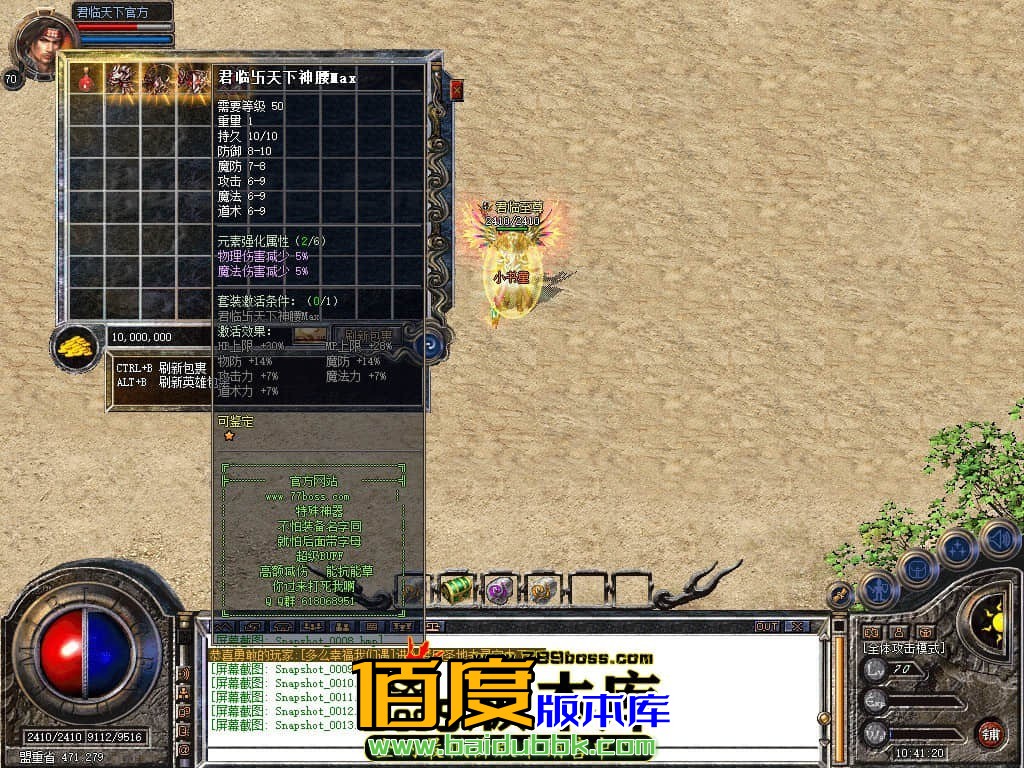Select the @ chat channel button
The image size is (1024, 768).
[x=183, y=747]
